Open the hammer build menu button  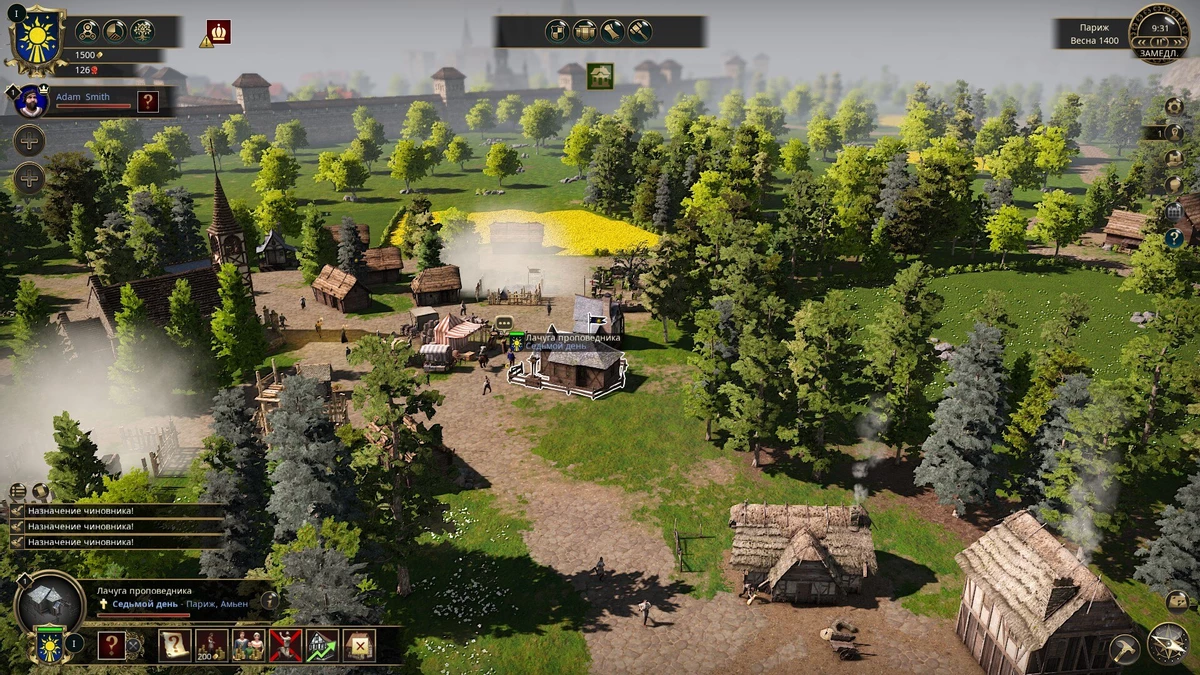(x=1124, y=649)
